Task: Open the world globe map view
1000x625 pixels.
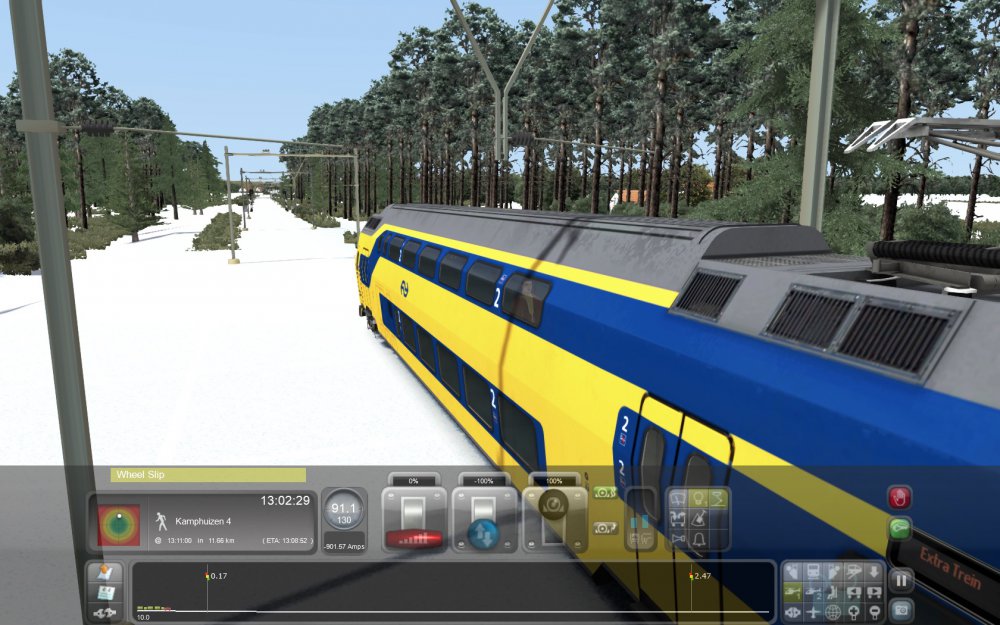Action: pyautogui.click(x=833, y=612)
